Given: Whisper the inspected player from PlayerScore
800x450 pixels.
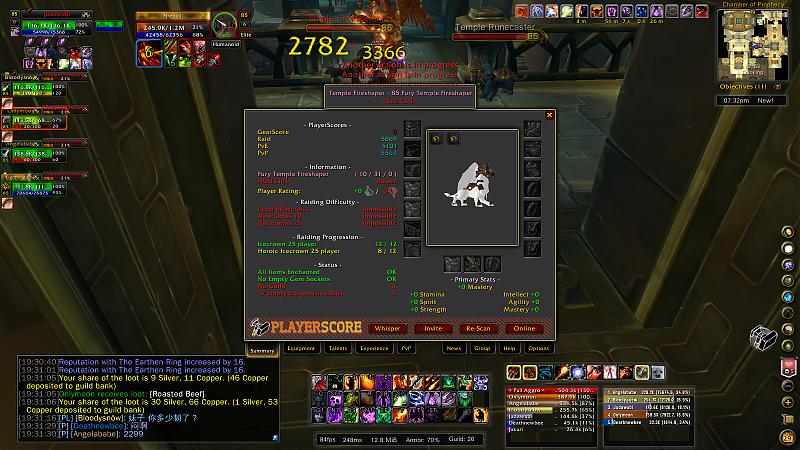Looking at the screenshot, I should pos(387,328).
